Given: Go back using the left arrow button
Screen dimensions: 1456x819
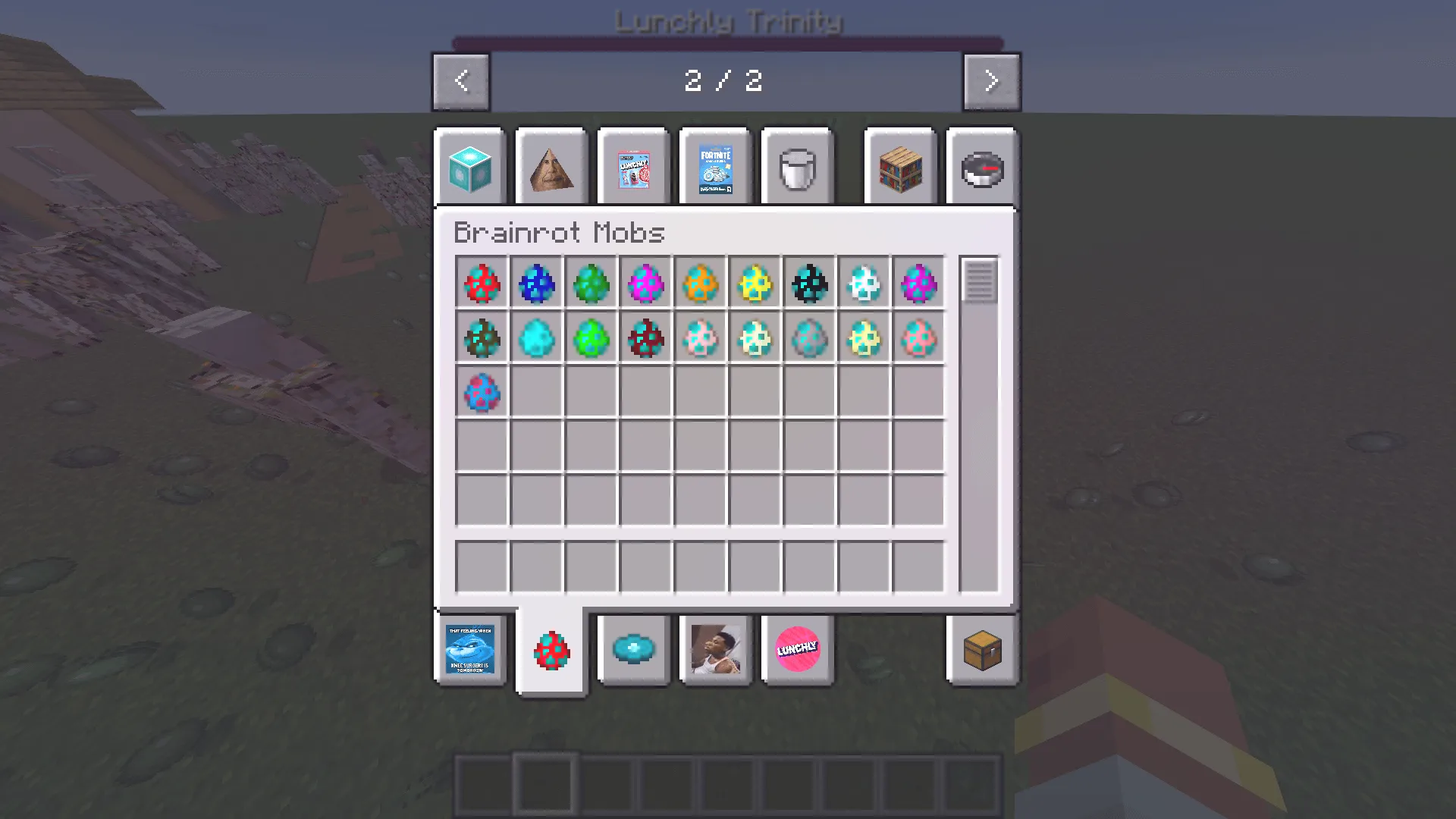Looking at the screenshot, I should (x=460, y=80).
